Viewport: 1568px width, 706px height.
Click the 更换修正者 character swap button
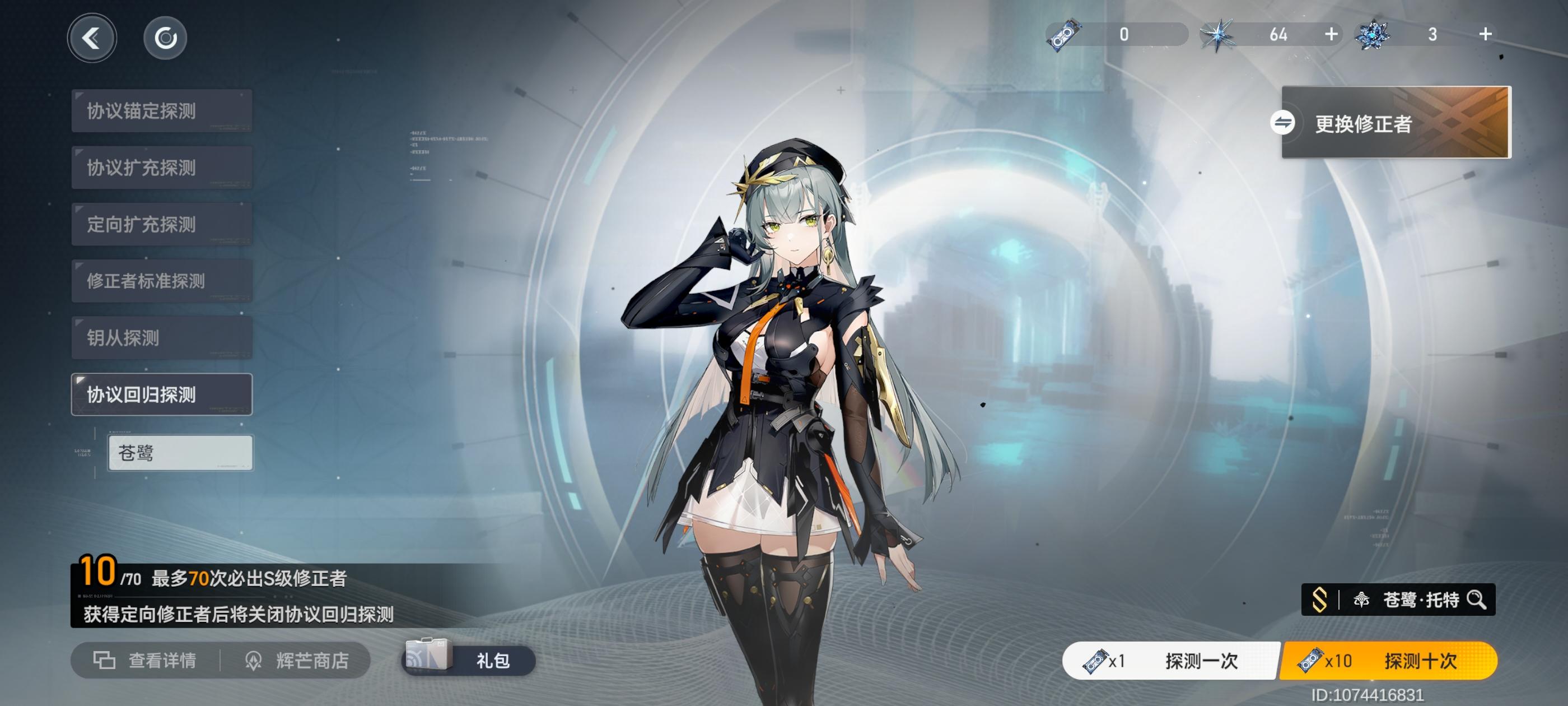(1394, 124)
